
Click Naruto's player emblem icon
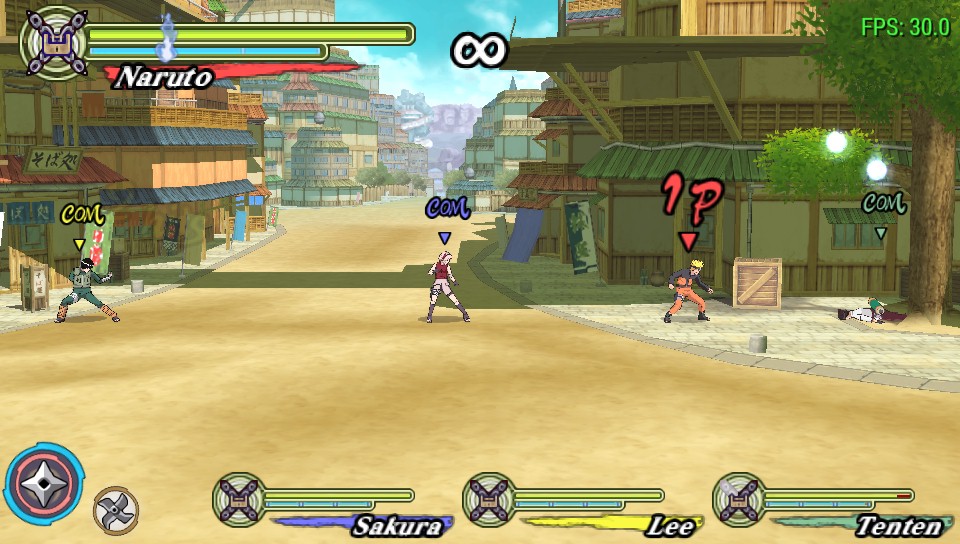(x=52, y=41)
